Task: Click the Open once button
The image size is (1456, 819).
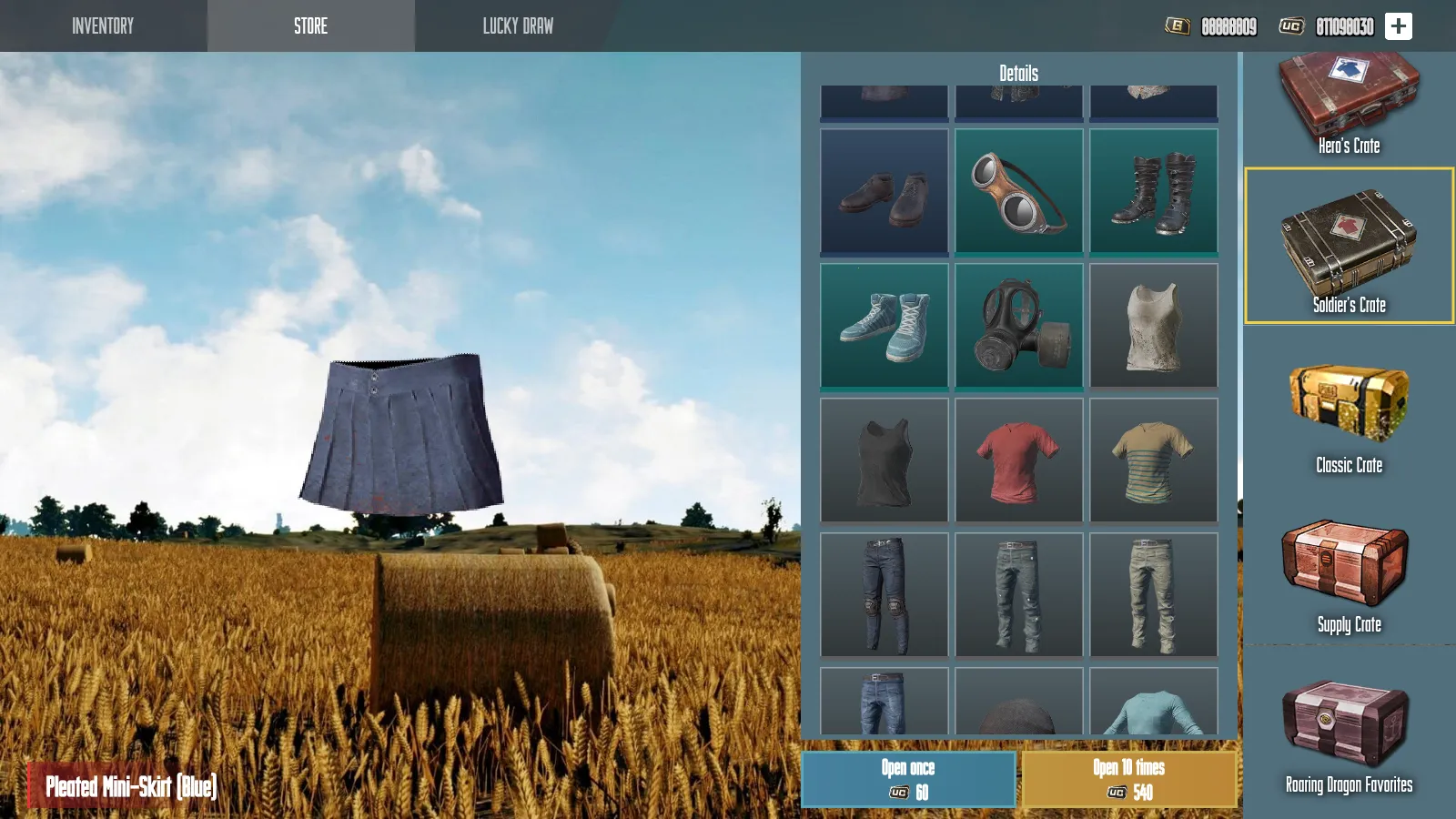Action: [908, 778]
